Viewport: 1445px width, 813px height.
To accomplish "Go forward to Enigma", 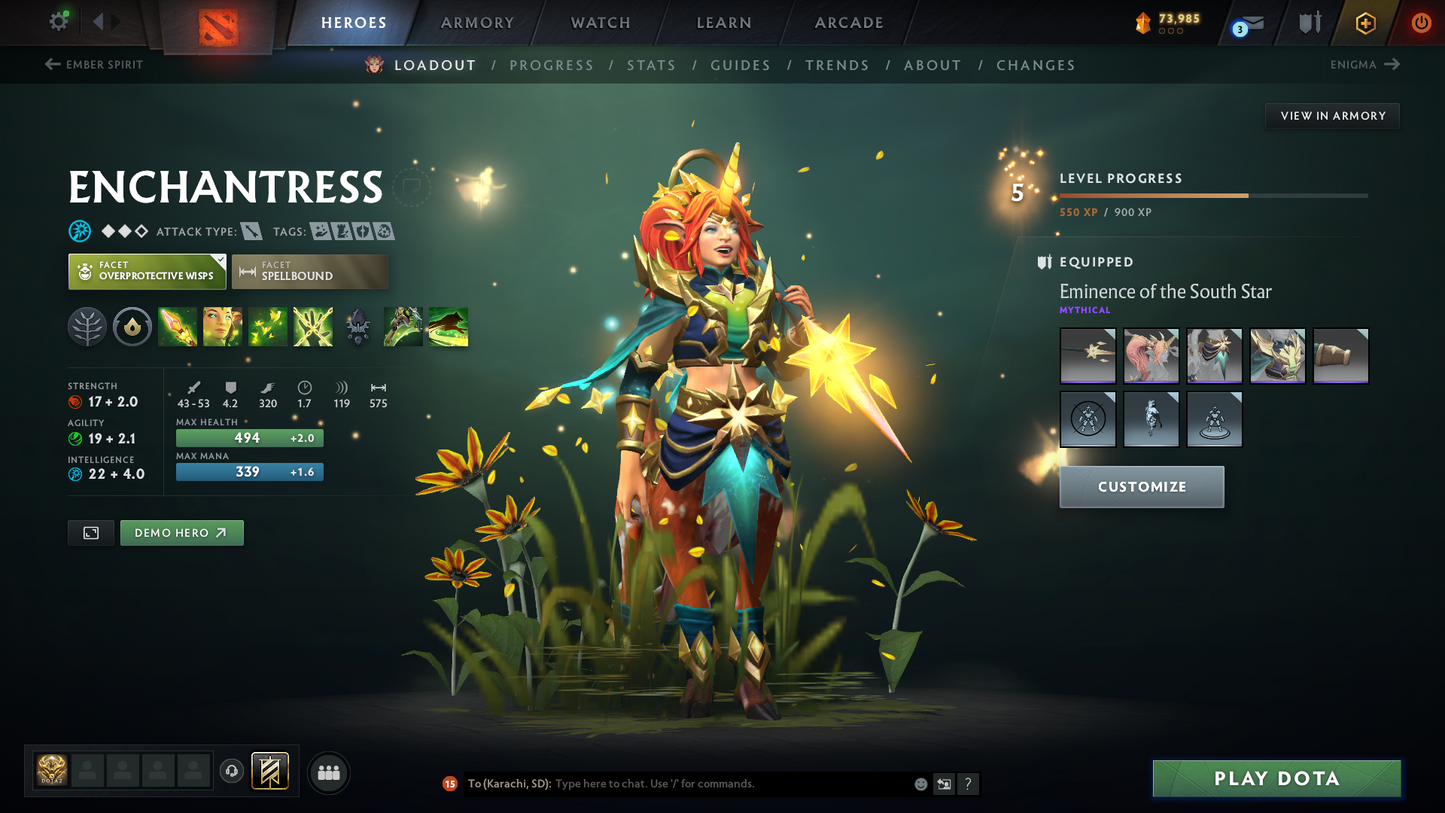I will (x=1365, y=64).
